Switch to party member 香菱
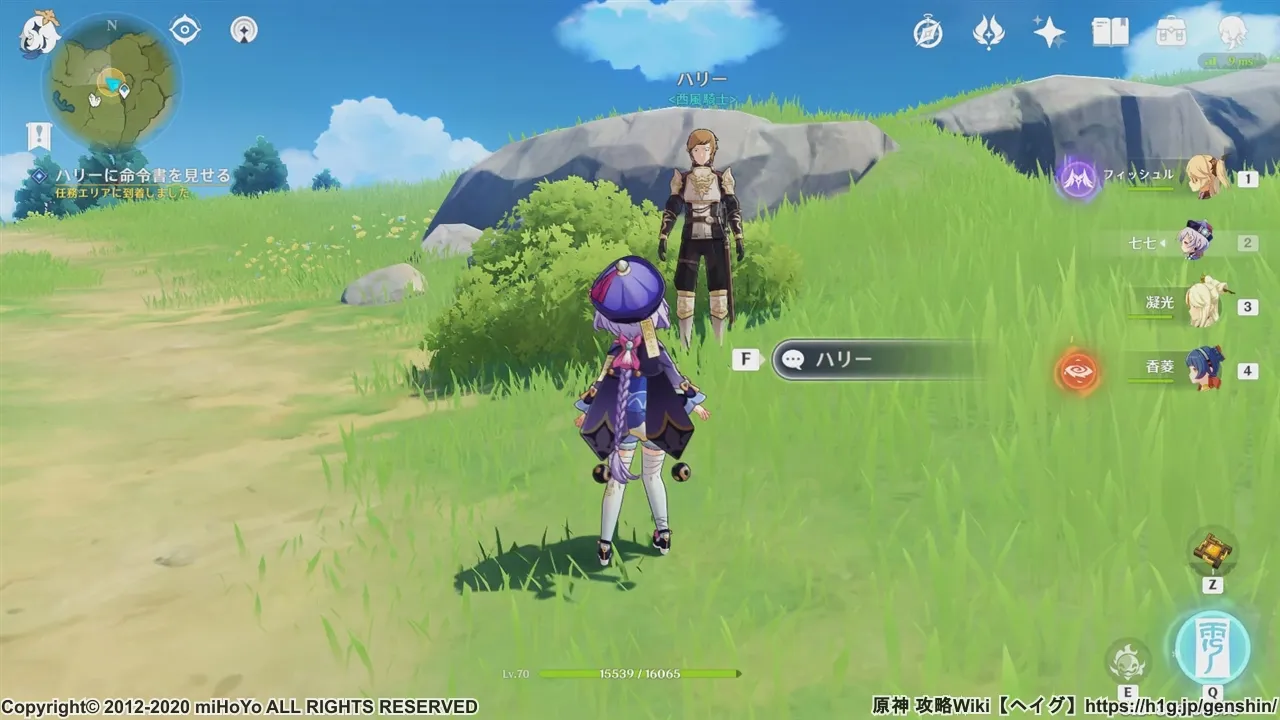 click(1203, 370)
